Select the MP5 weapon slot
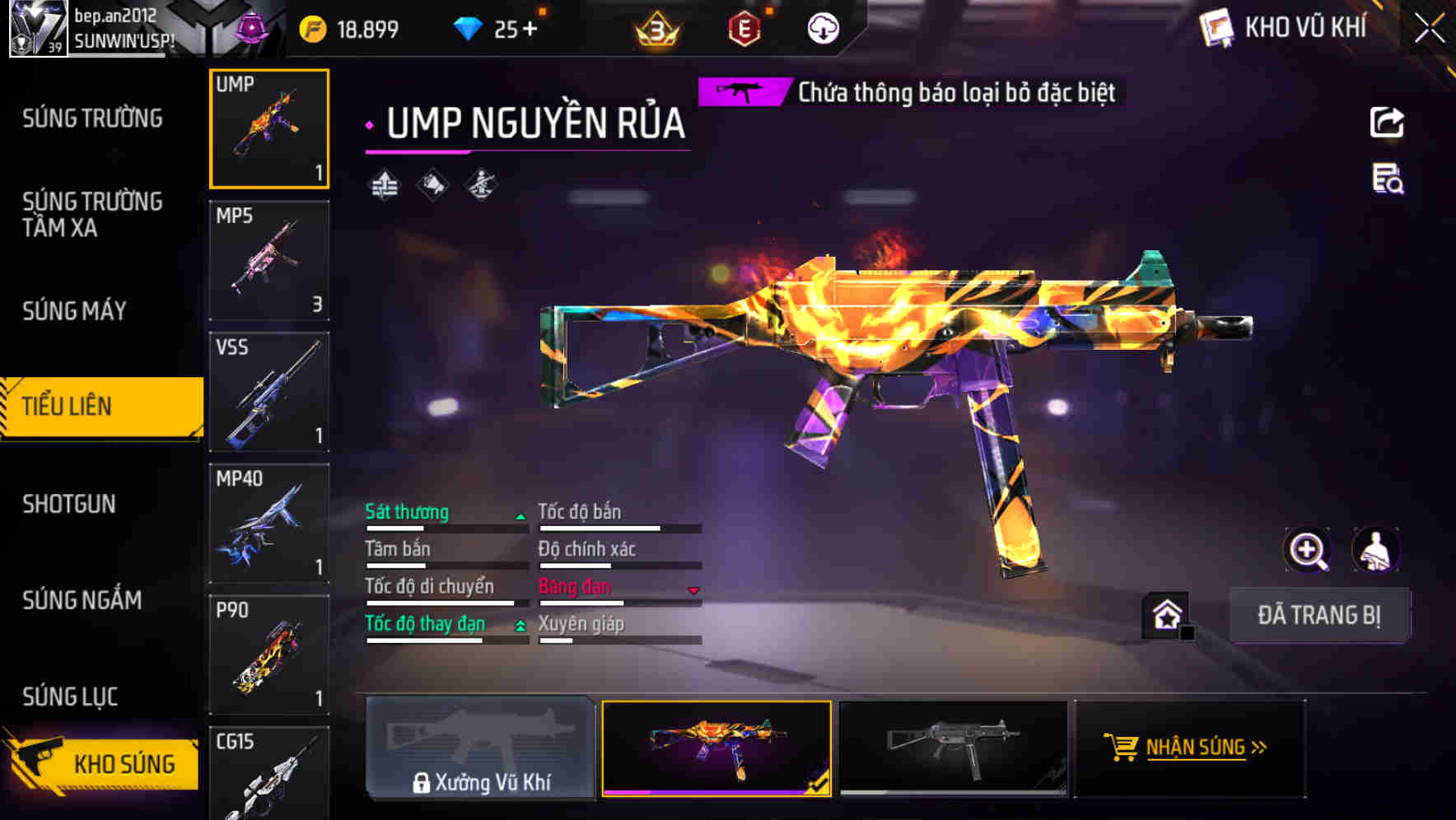 coord(269,260)
